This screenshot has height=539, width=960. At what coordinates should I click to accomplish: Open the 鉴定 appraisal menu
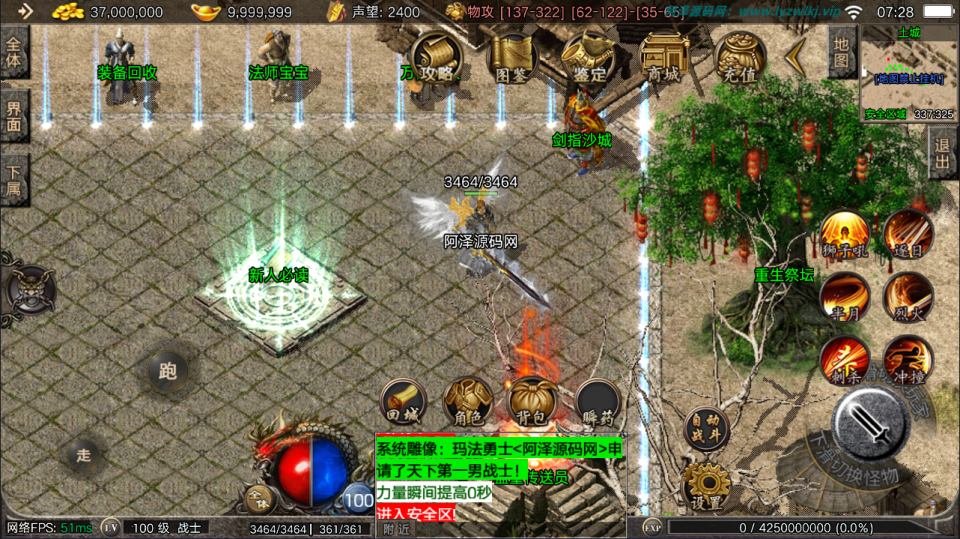click(x=587, y=56)
